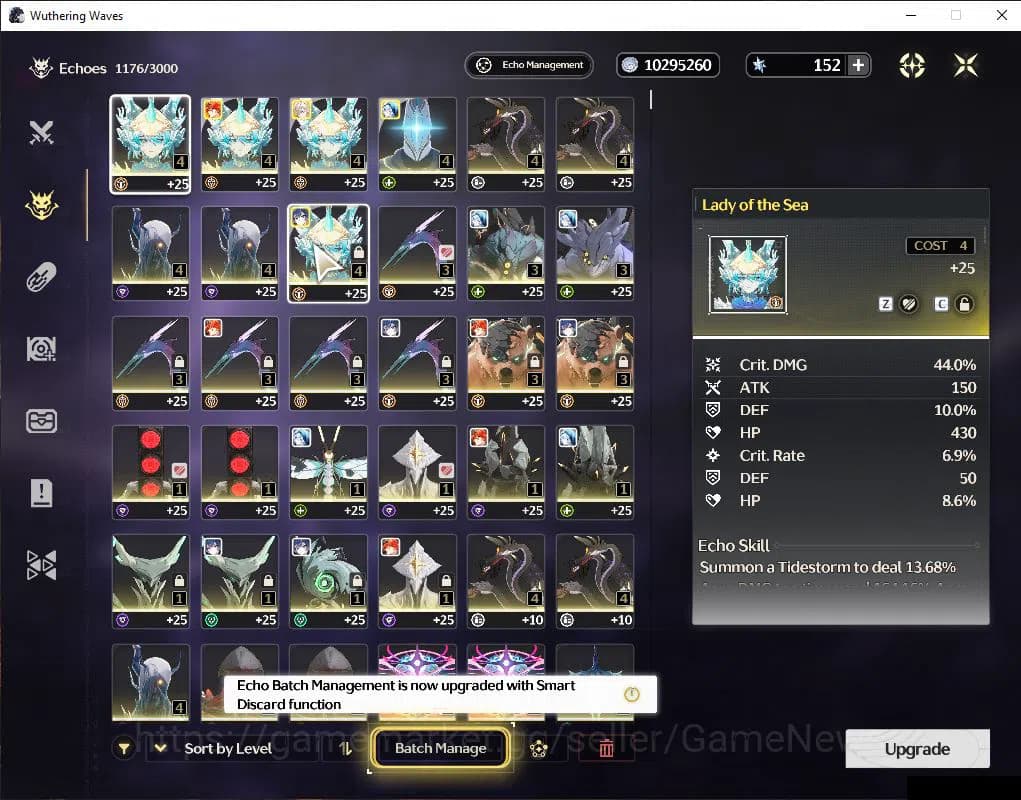1021x800 pixels.
Task: Minimize the Wuthering Waves window
Action: coord(910,15)
